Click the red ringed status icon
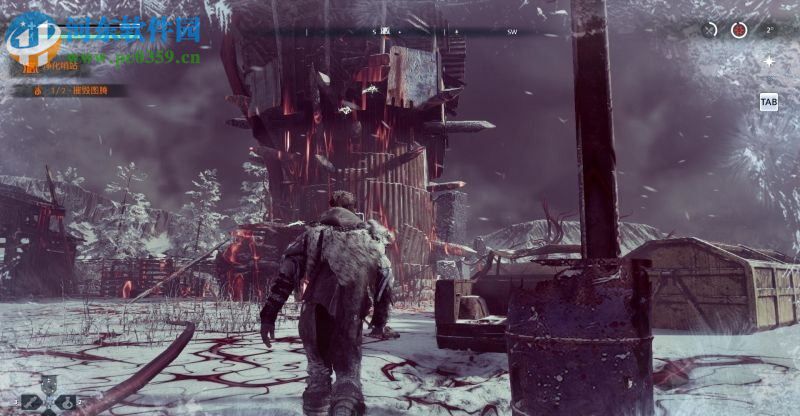800x416 pixels. coord(739,30)
